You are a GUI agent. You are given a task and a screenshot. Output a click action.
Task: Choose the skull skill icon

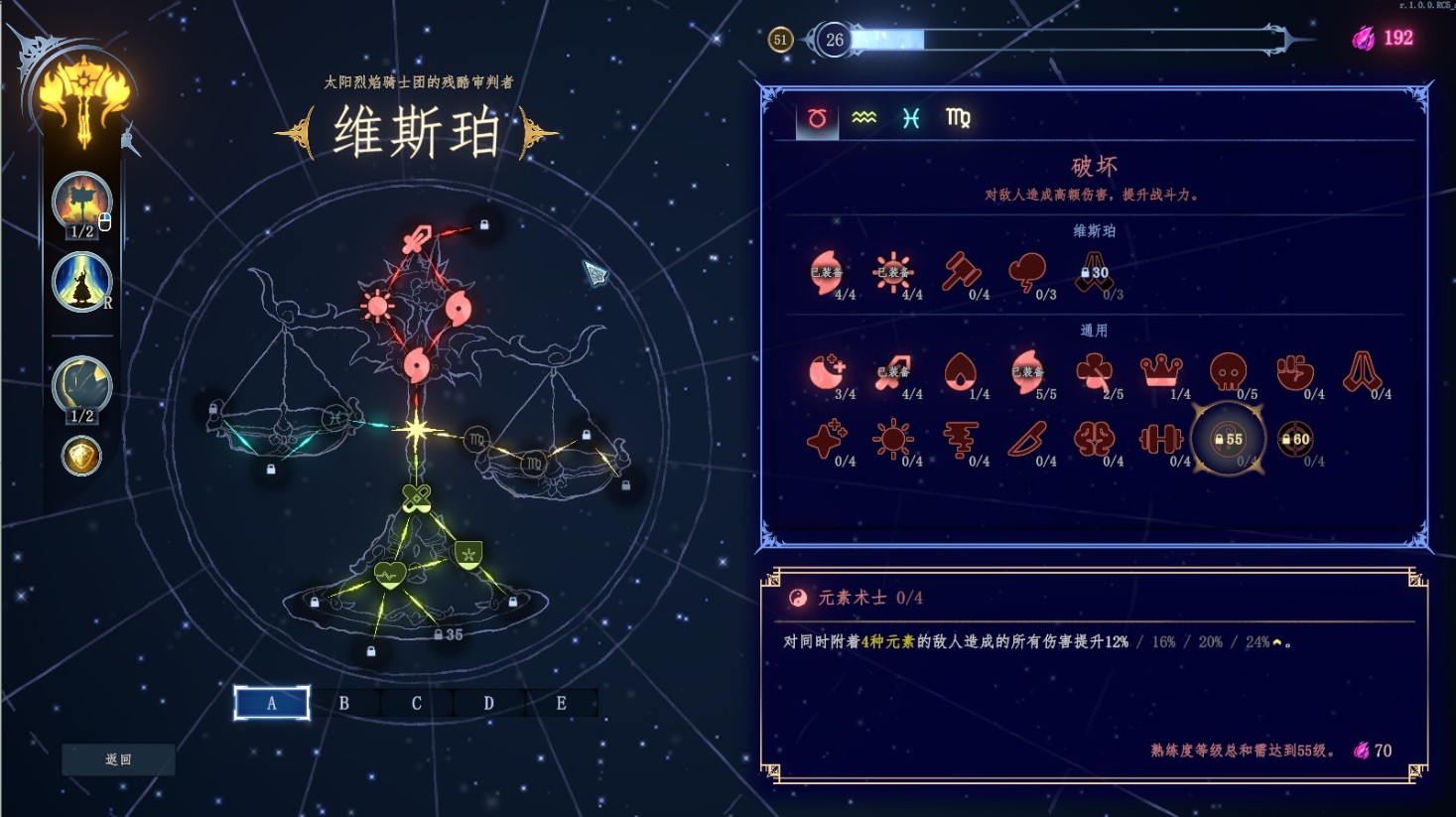1228,372
